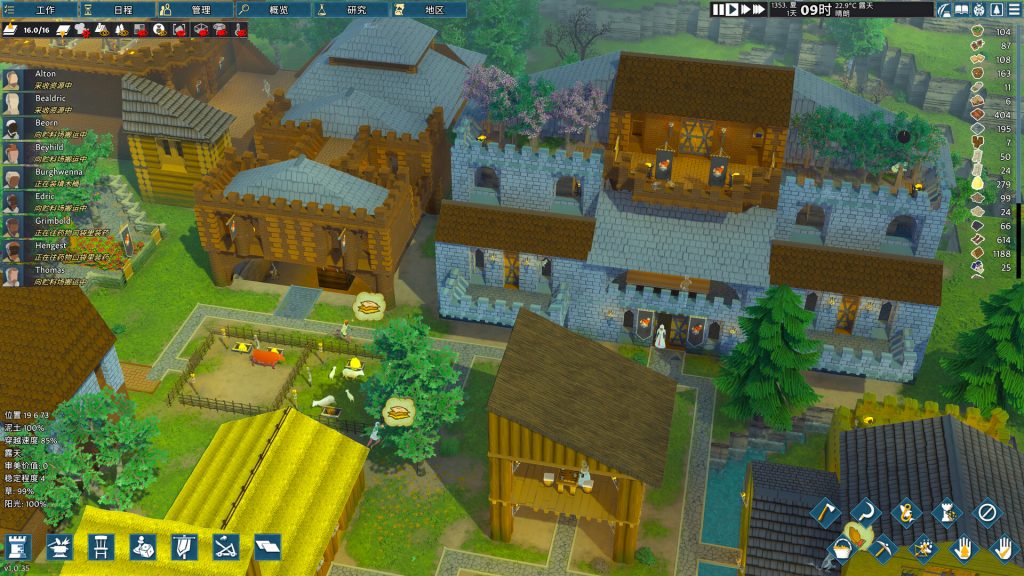The height and width of the screenshot is (576, 1024).
Task: Choose the axe chop-trees order
Action: coord(823,513)
